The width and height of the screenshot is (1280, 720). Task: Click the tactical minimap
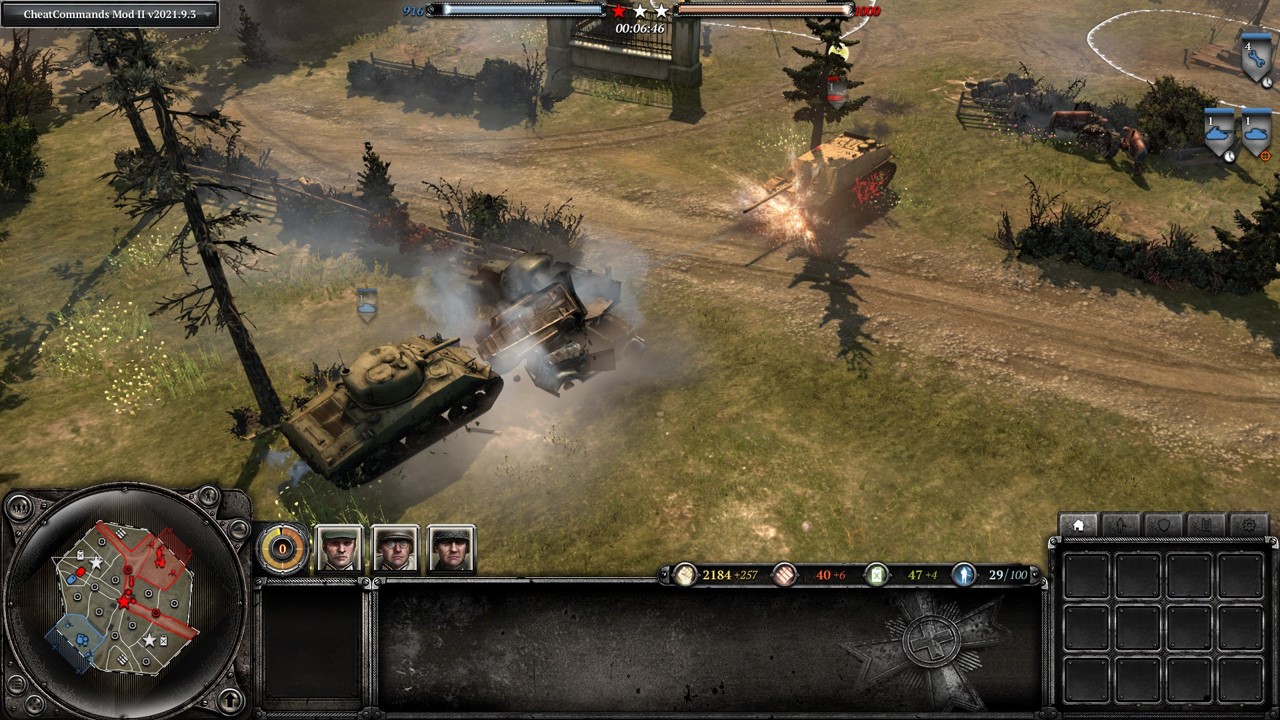(125, 598)
